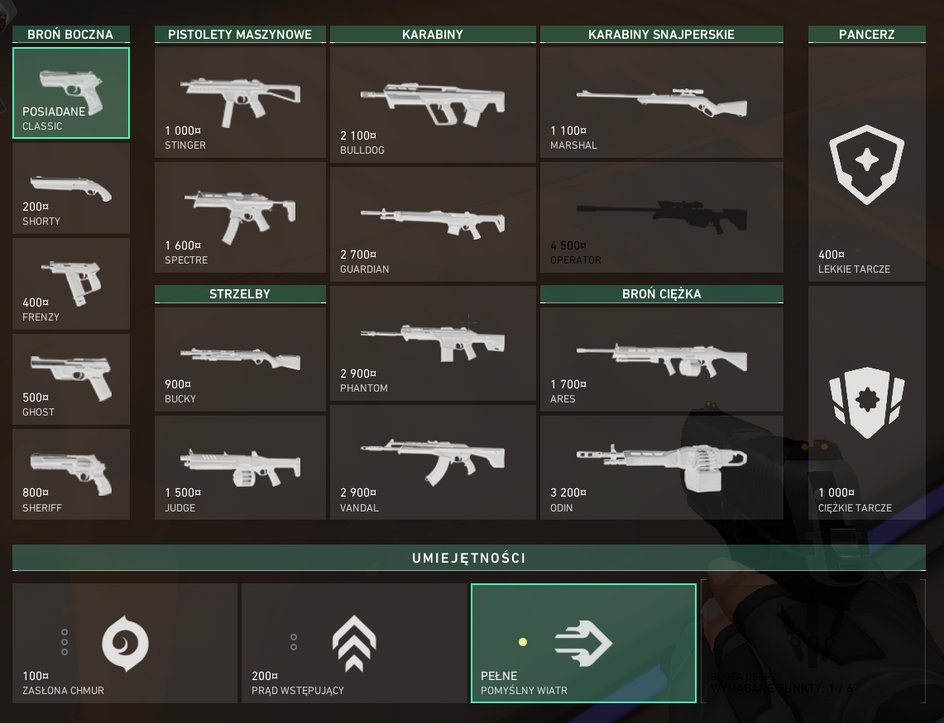Click the Operator sniper rifle
The height and width of the screenshot is (723, 944).
[x=661, y=216]
